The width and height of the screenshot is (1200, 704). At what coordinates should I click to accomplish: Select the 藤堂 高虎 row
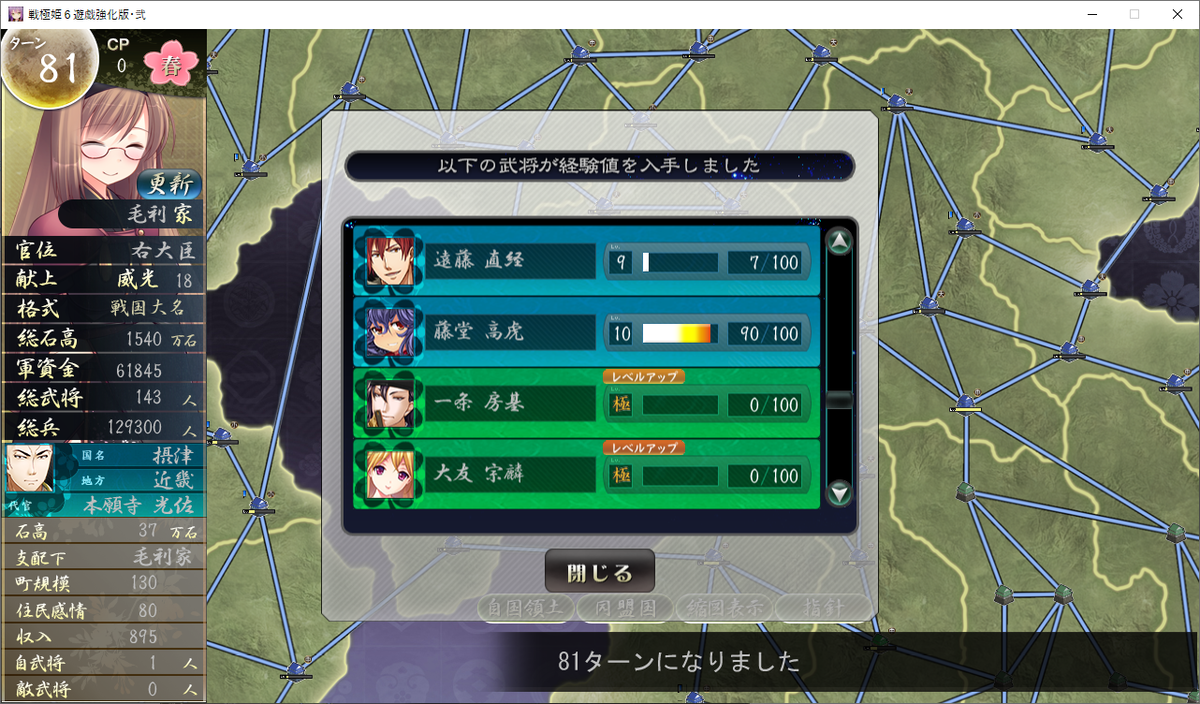pyautogui.click(x=586, y=332)
